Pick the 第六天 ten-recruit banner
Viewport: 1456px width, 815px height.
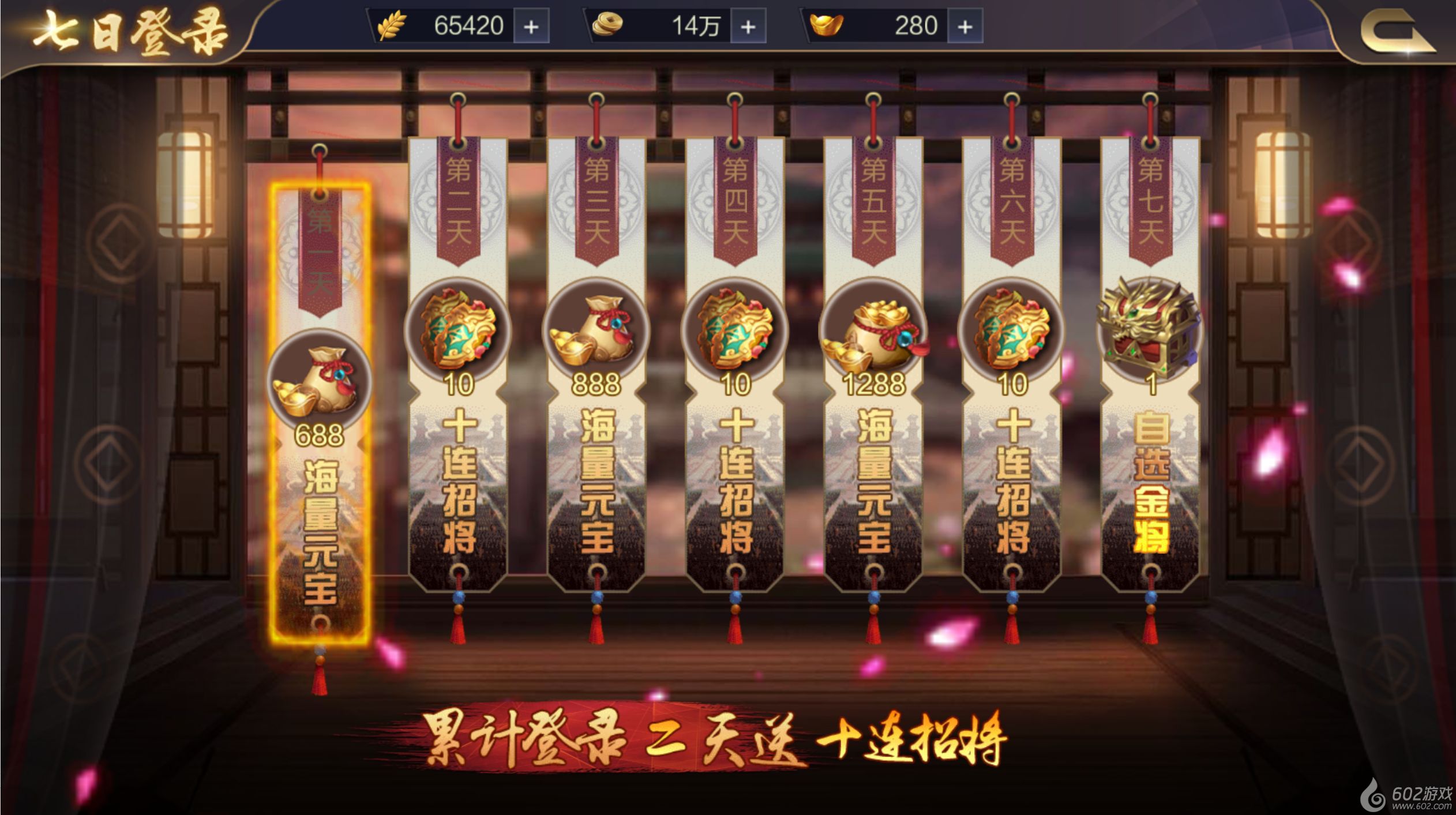[x=1012, y=363]
